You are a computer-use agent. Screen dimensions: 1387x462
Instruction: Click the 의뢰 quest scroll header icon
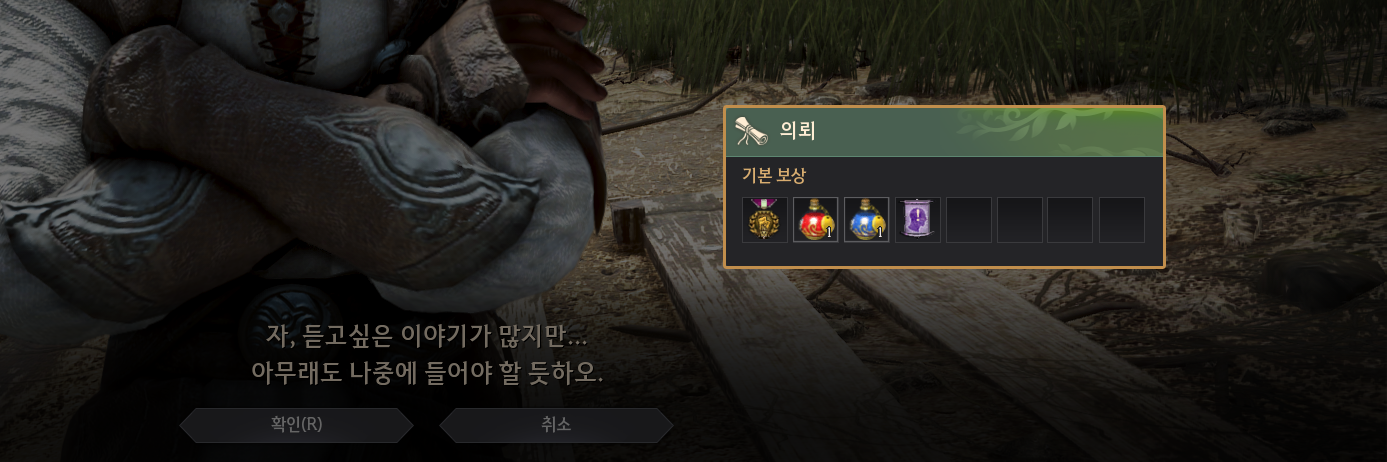pyautogui.click(x=752, y=131)
